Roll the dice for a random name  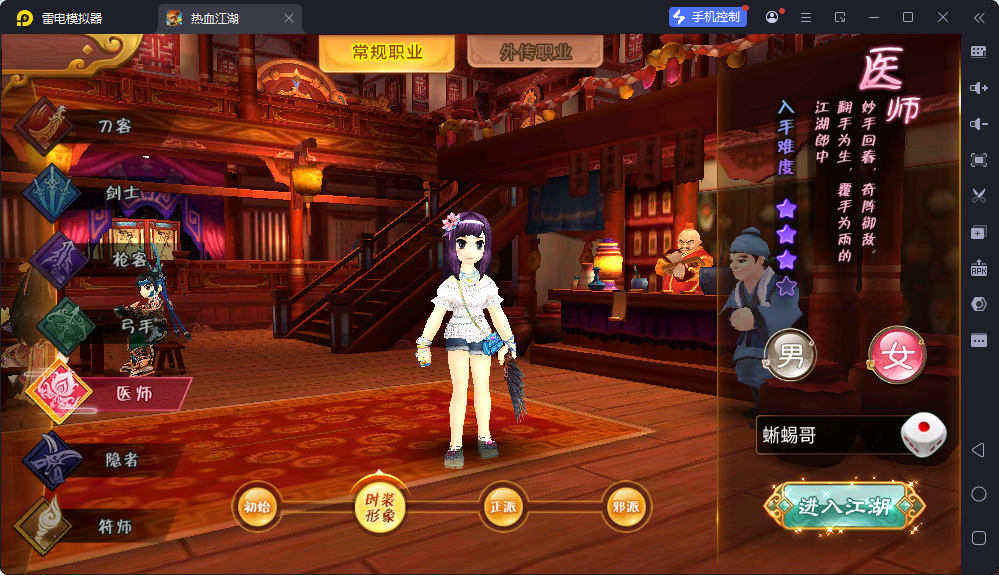pyautogui.click(x=922, y=435)
